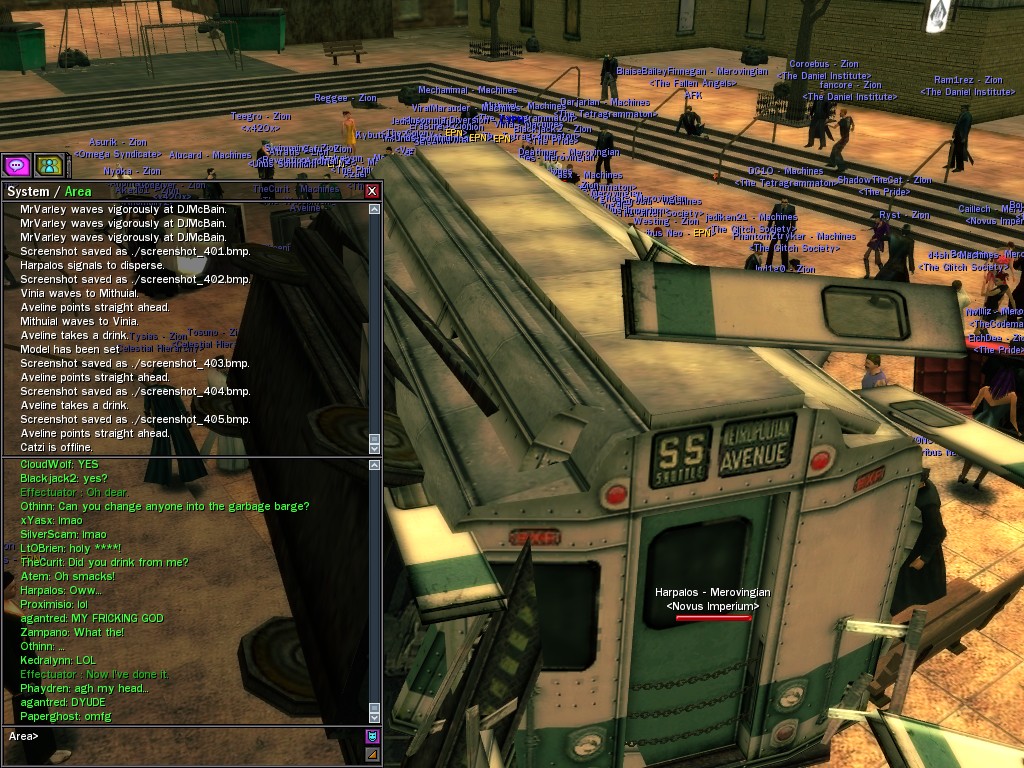
Task: Click the system log scroll-up arrow
Action: pos(375,210)
